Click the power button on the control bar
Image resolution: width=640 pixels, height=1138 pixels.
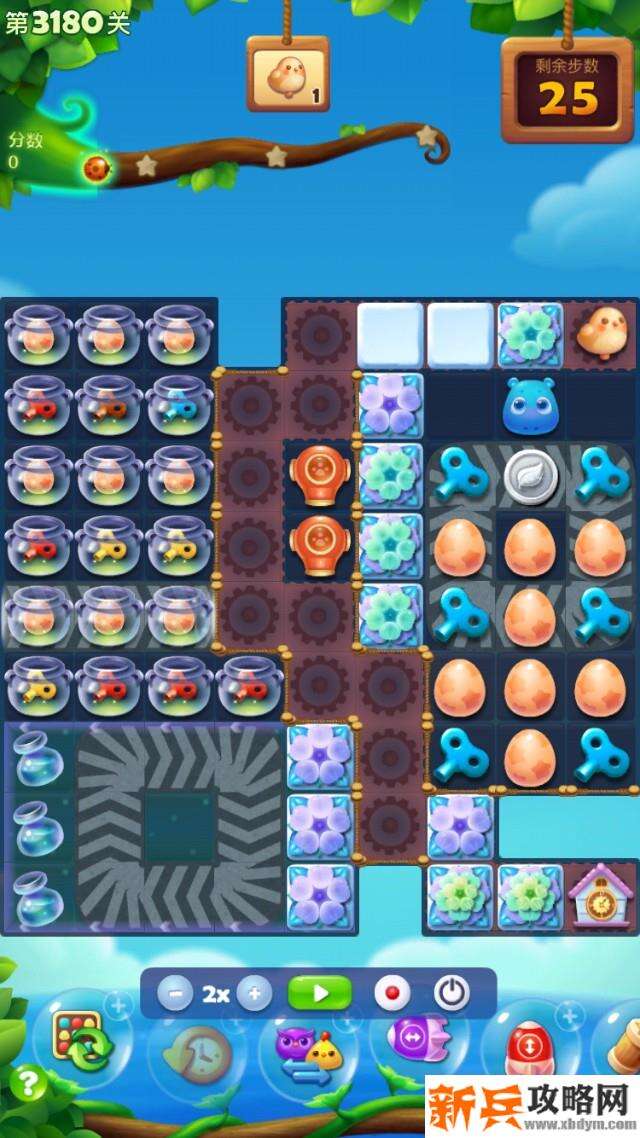[x=452, y=994]
